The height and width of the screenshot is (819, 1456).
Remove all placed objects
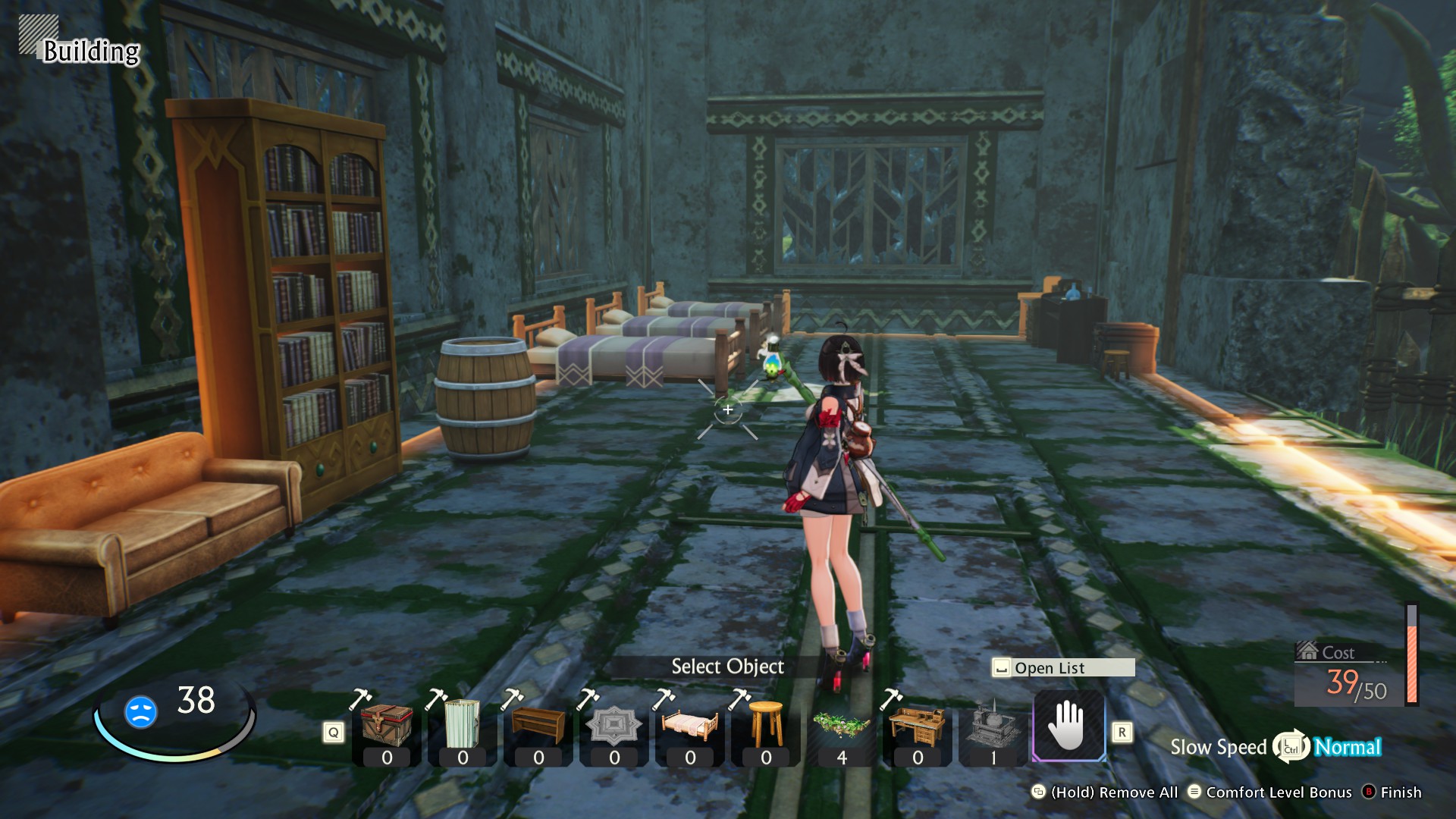(x=1106, y=792)
